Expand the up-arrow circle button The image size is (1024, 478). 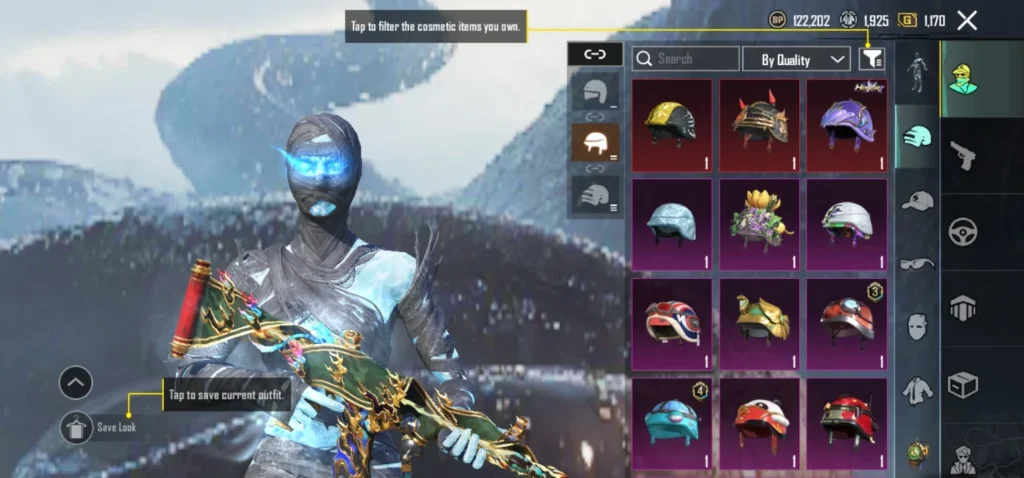point(76,382)
